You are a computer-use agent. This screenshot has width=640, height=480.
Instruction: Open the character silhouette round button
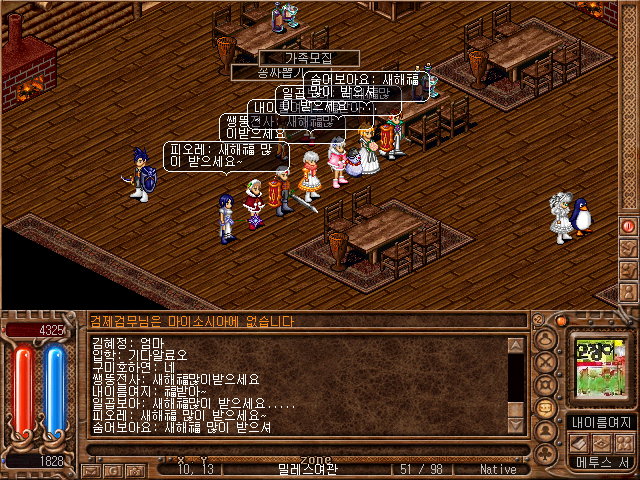pyautogui.click(x=546, y=339)
